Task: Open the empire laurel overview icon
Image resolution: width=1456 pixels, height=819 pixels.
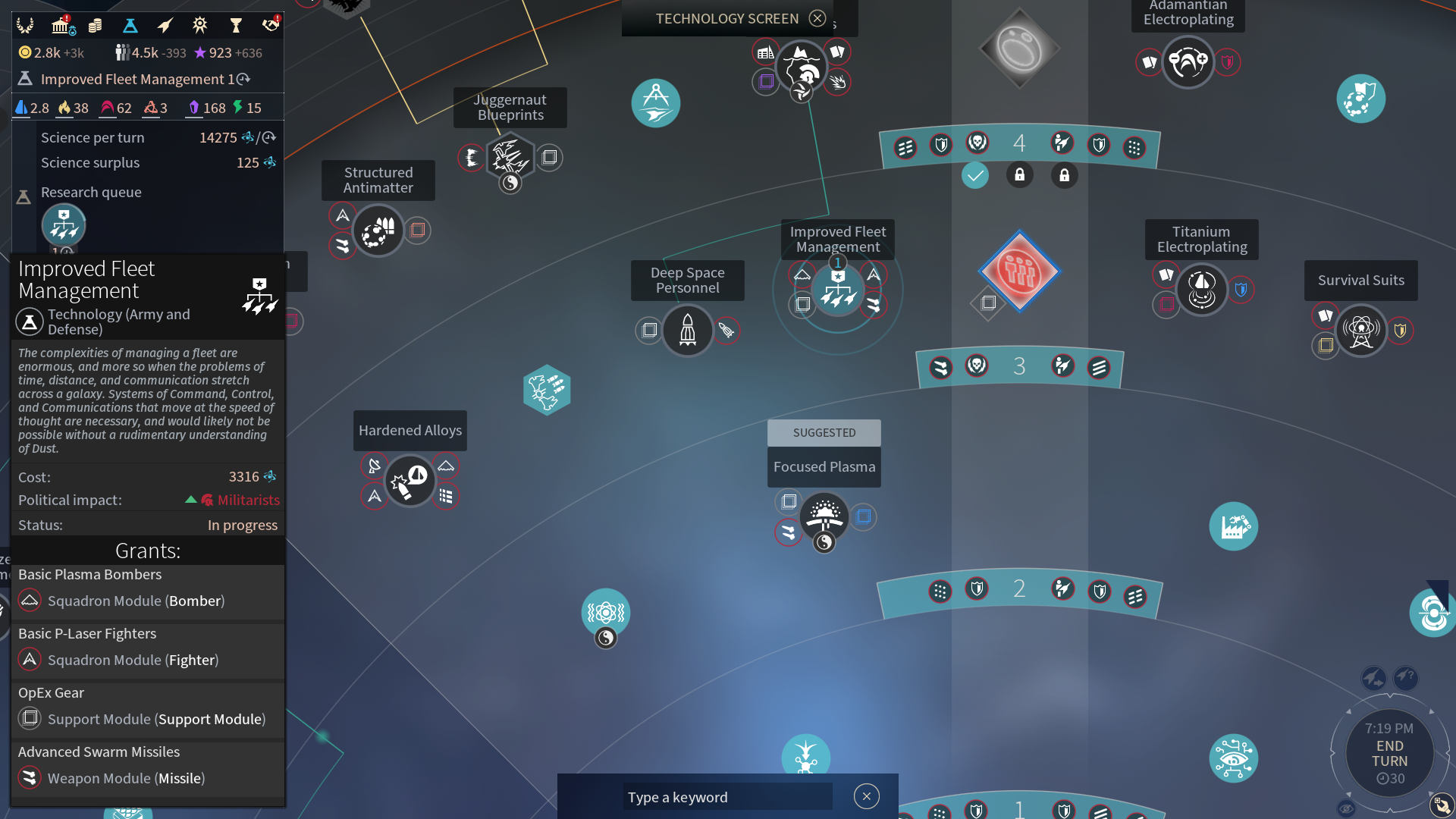Action: pyautogui.click(x=25, y=26)
